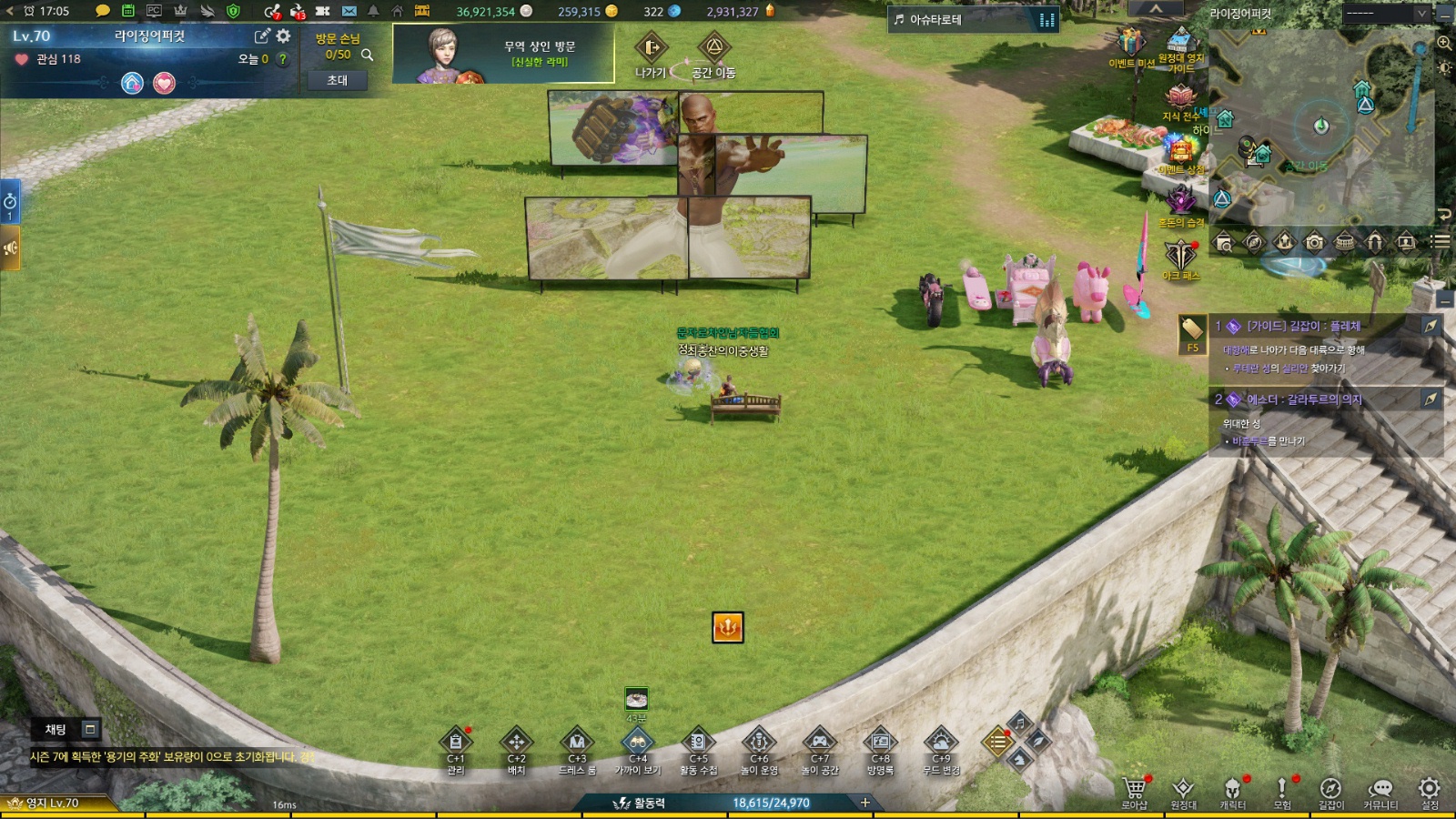The height and width of the screenshot is (819, 1456).
Task: Open the 설정 settings menu
Action: pos(1430,788)
